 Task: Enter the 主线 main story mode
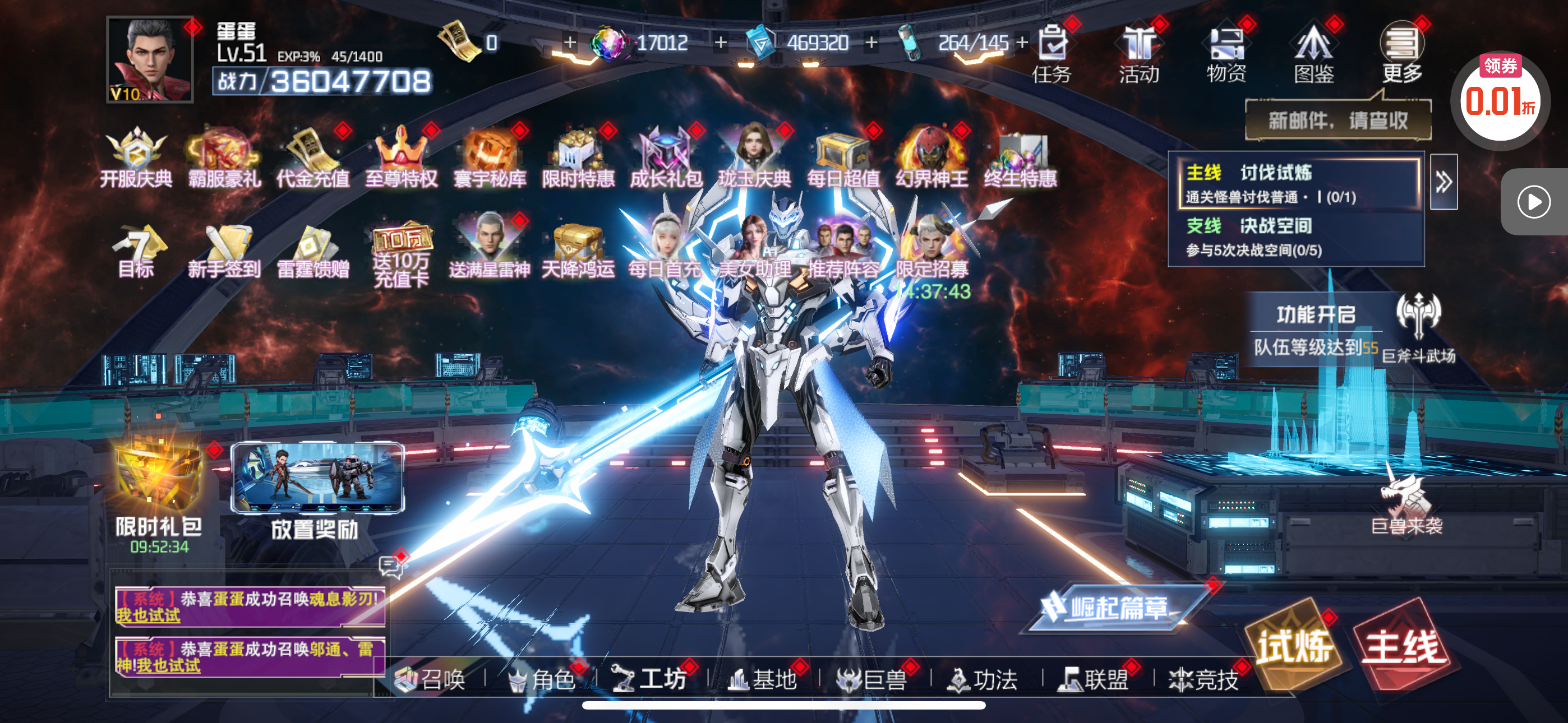click(x=1404, y=646)
